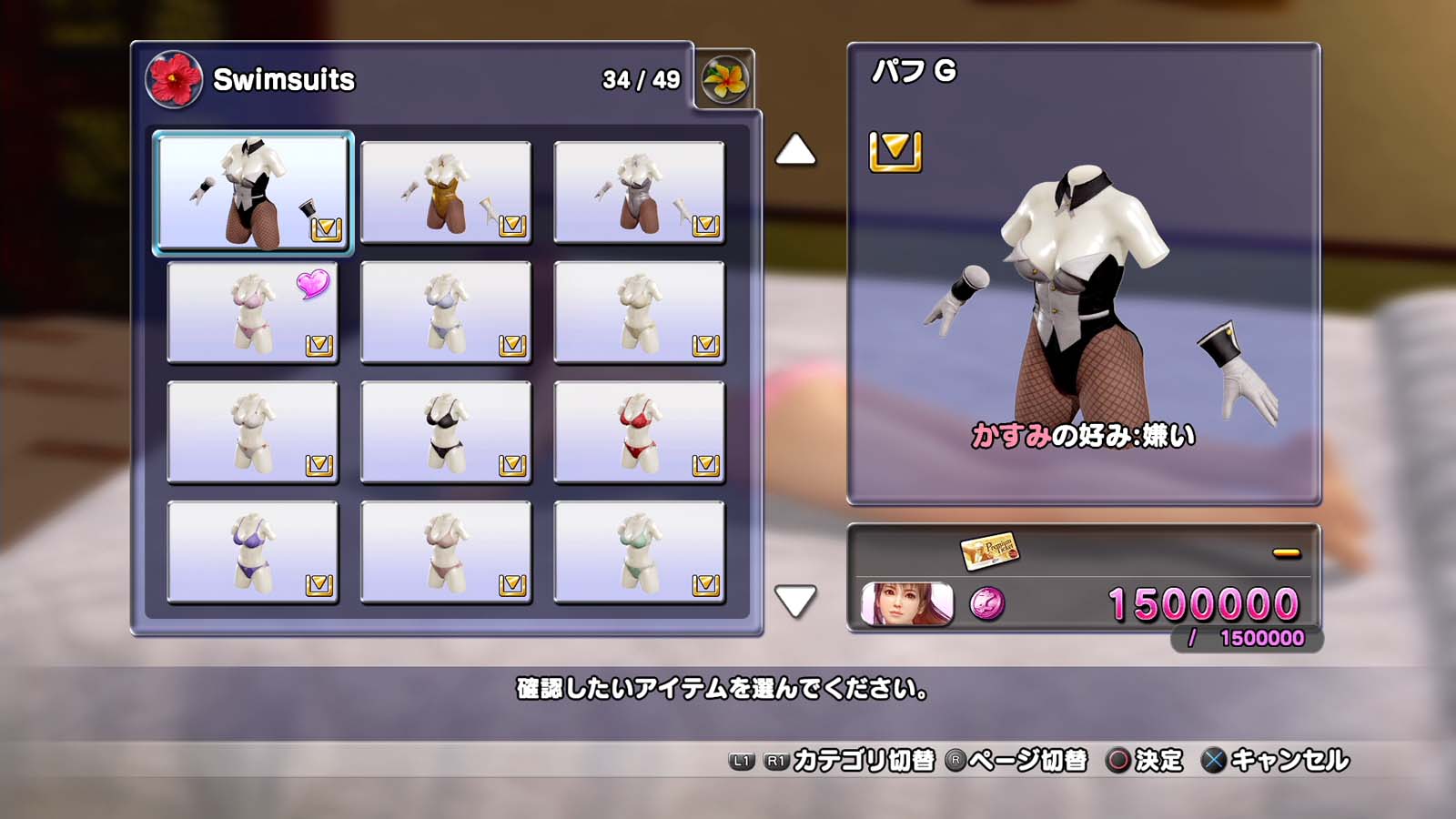Choose the gold bunny suit thumbnail

(x=446, y=192)
